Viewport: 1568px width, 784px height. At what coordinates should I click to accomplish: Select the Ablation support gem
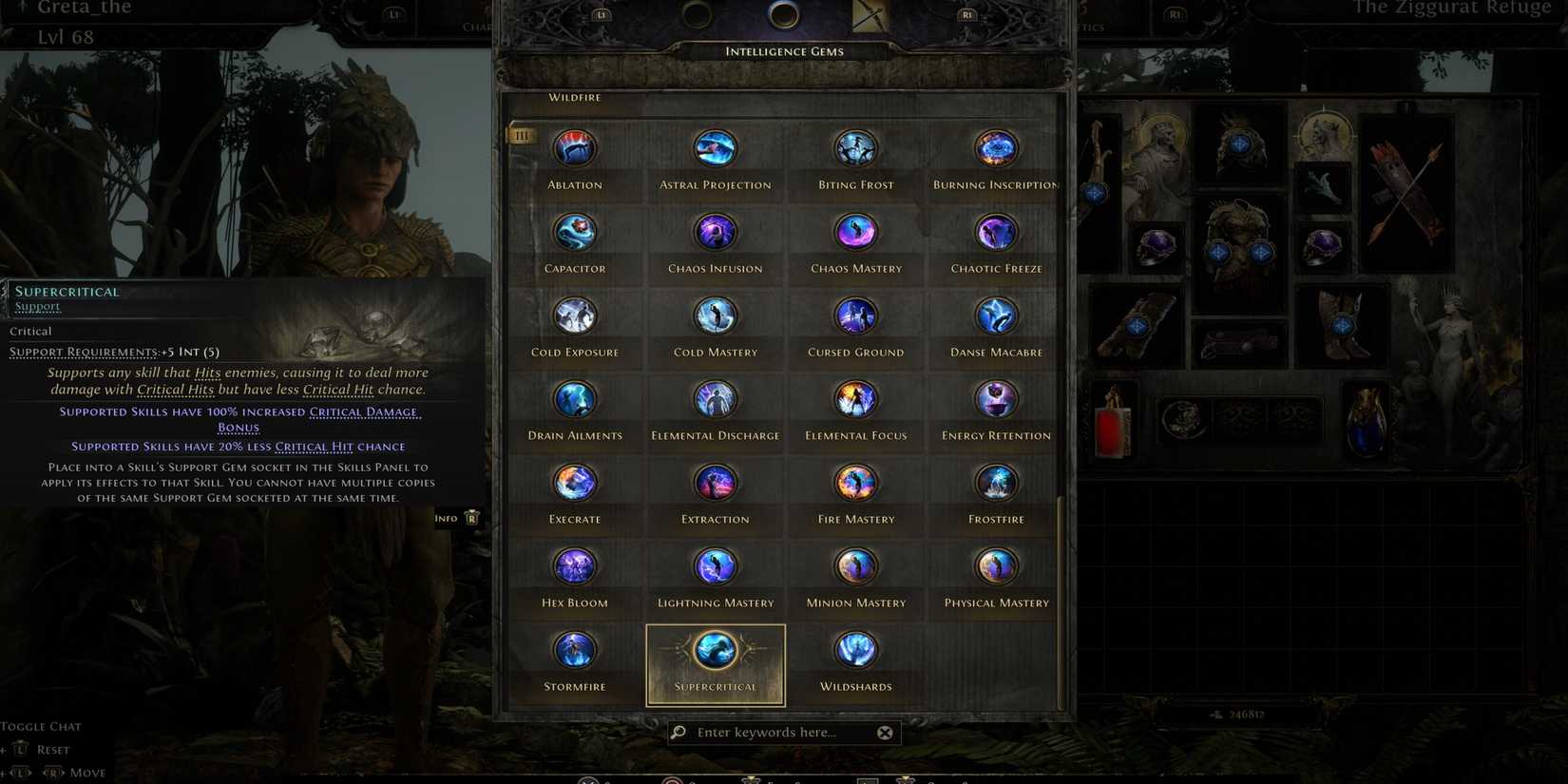point(574,148)
